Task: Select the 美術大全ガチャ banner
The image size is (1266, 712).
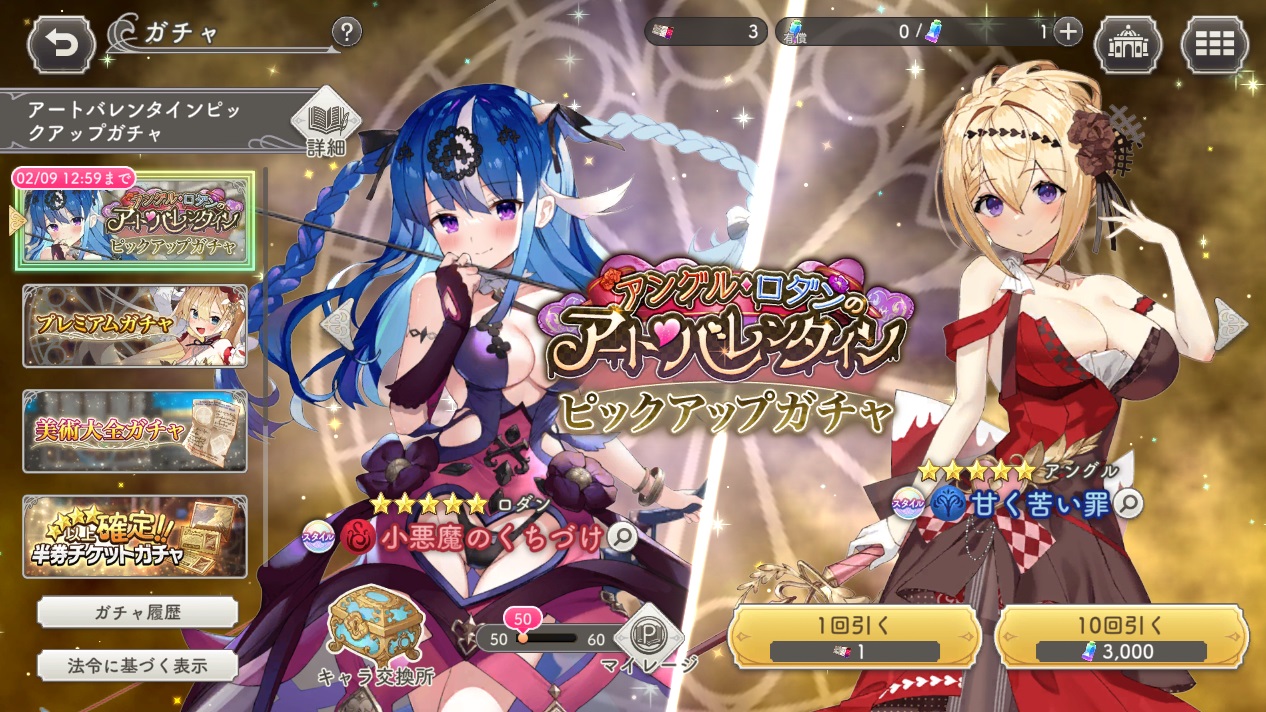Action: (x=135, y=431)
